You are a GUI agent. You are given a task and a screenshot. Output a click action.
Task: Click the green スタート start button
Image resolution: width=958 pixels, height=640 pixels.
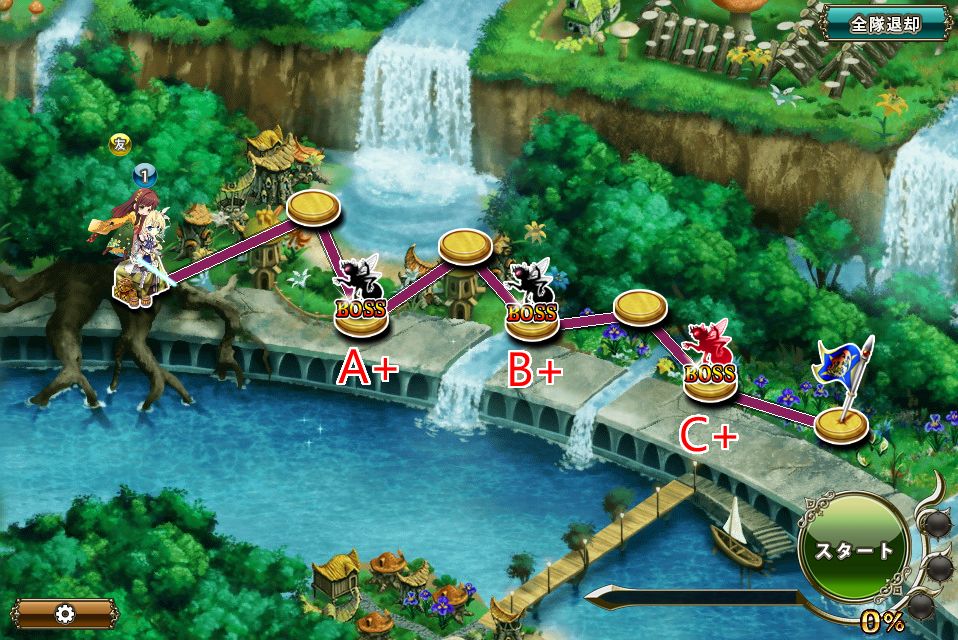click(x=853, y=550)
